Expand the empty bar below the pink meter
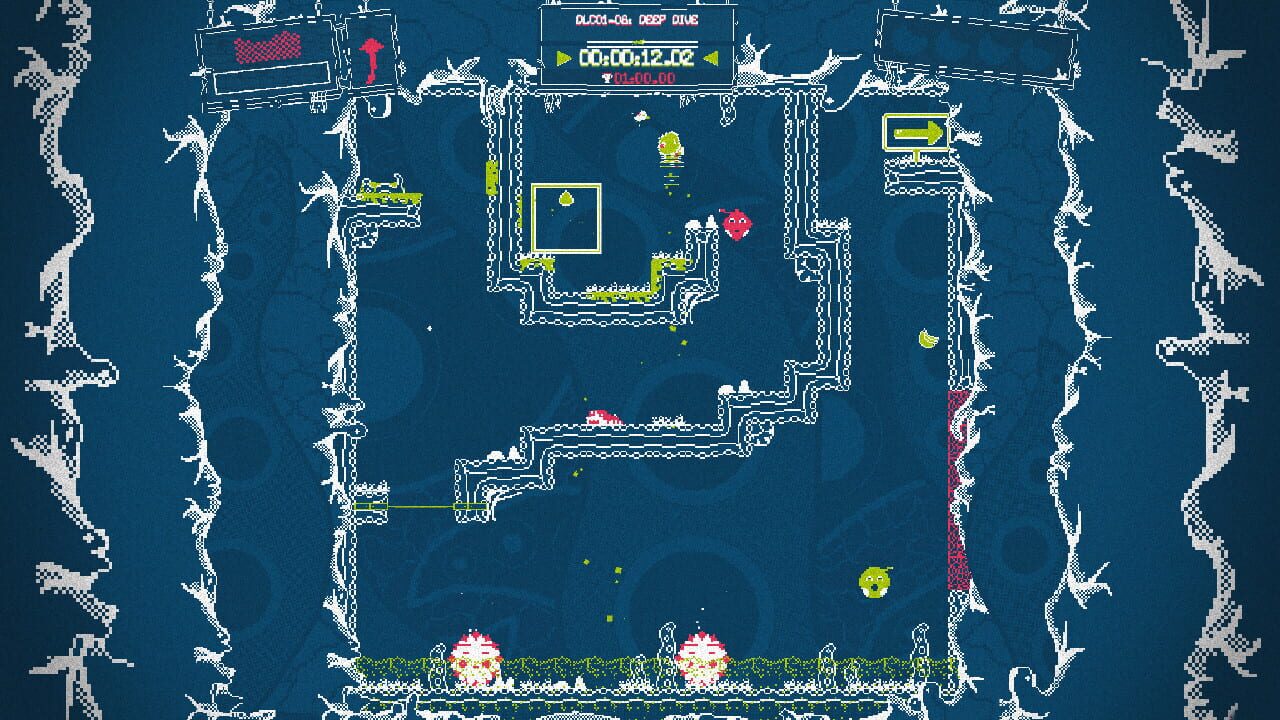Image resolution: width=1280 pixels, height=720 pixels. 272,78
